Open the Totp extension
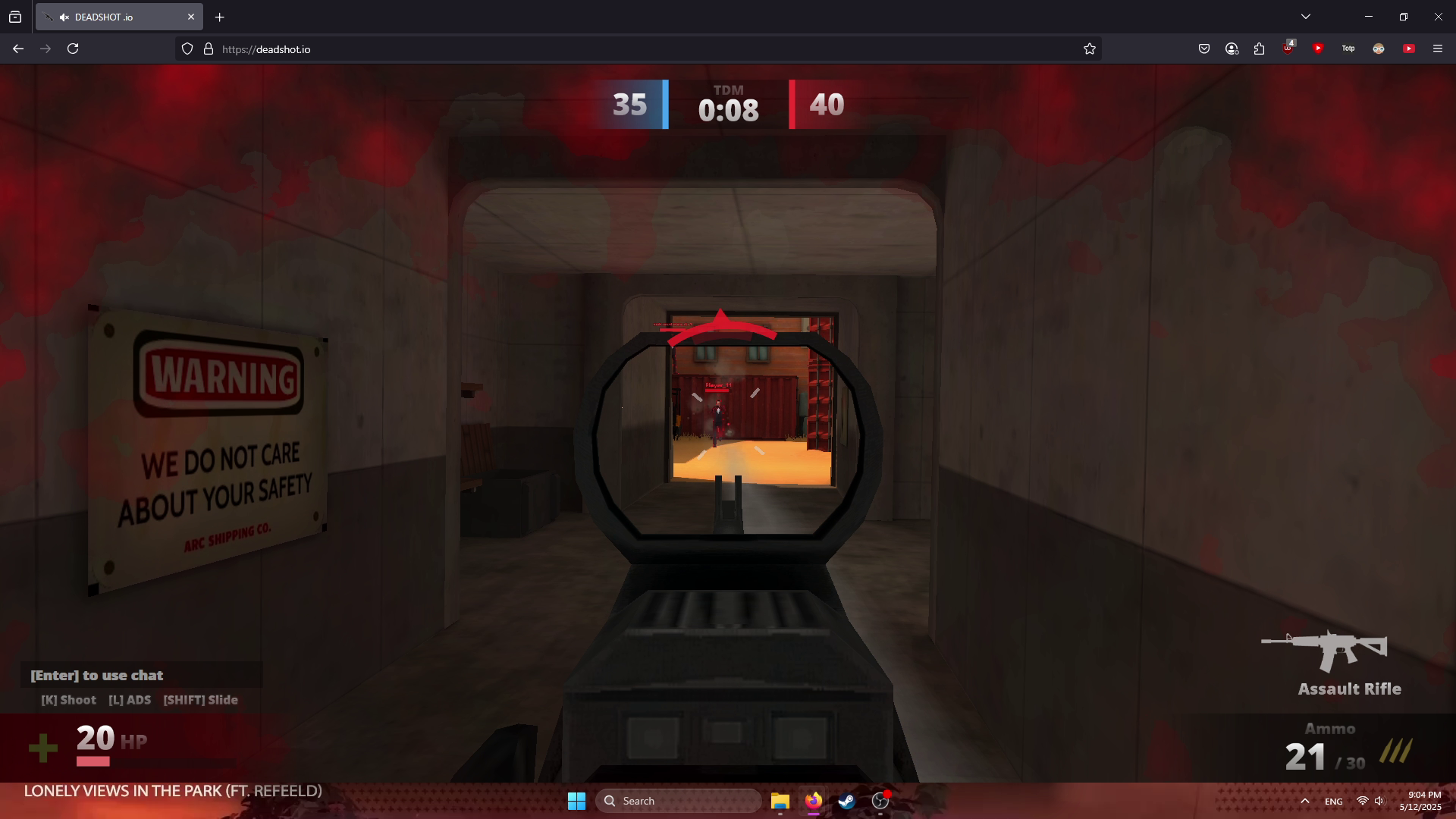1456x819 pixels. coord(1348,49)
